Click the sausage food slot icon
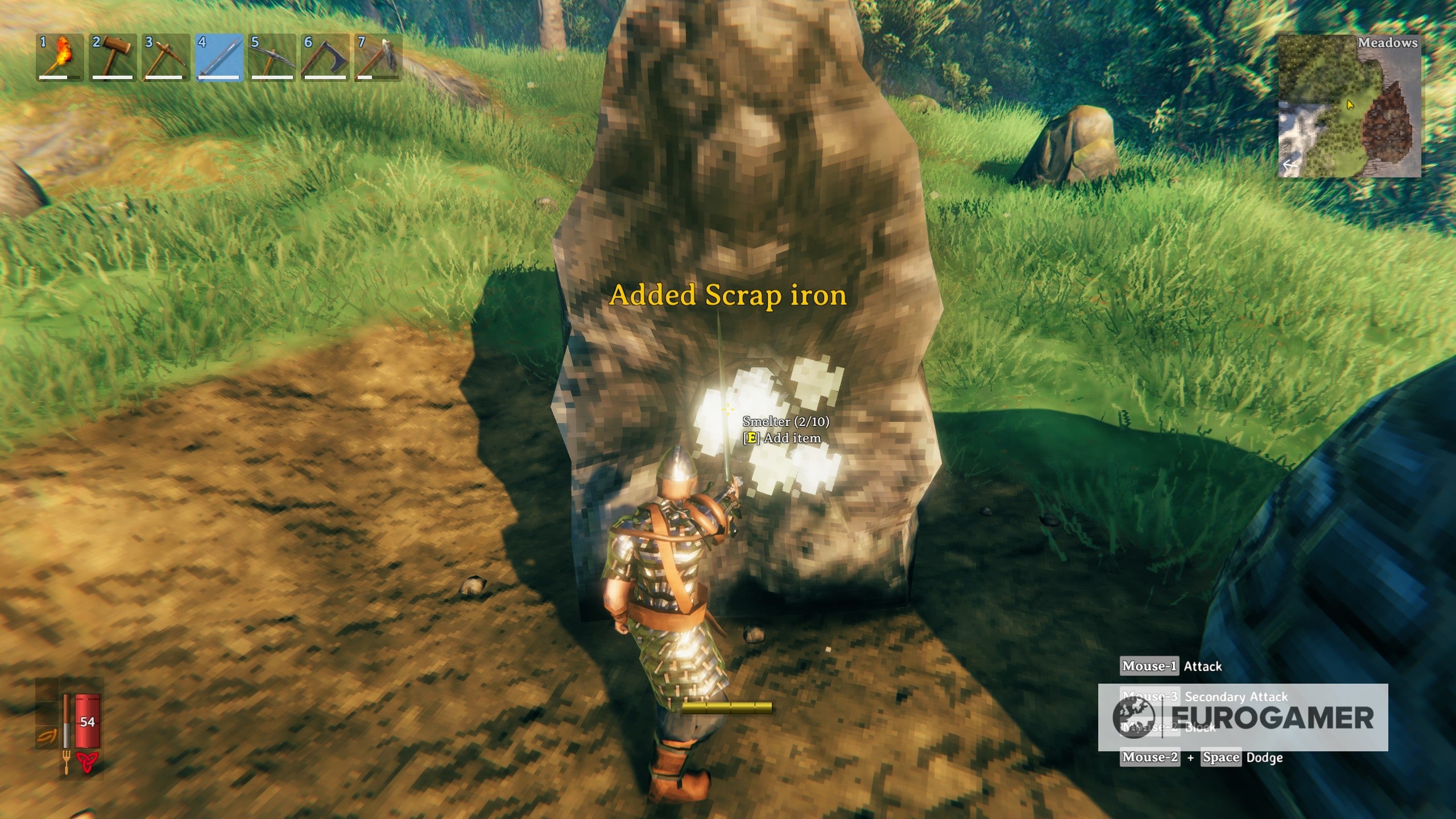Viewport: 1456px width, 819px height. point(47,735)
